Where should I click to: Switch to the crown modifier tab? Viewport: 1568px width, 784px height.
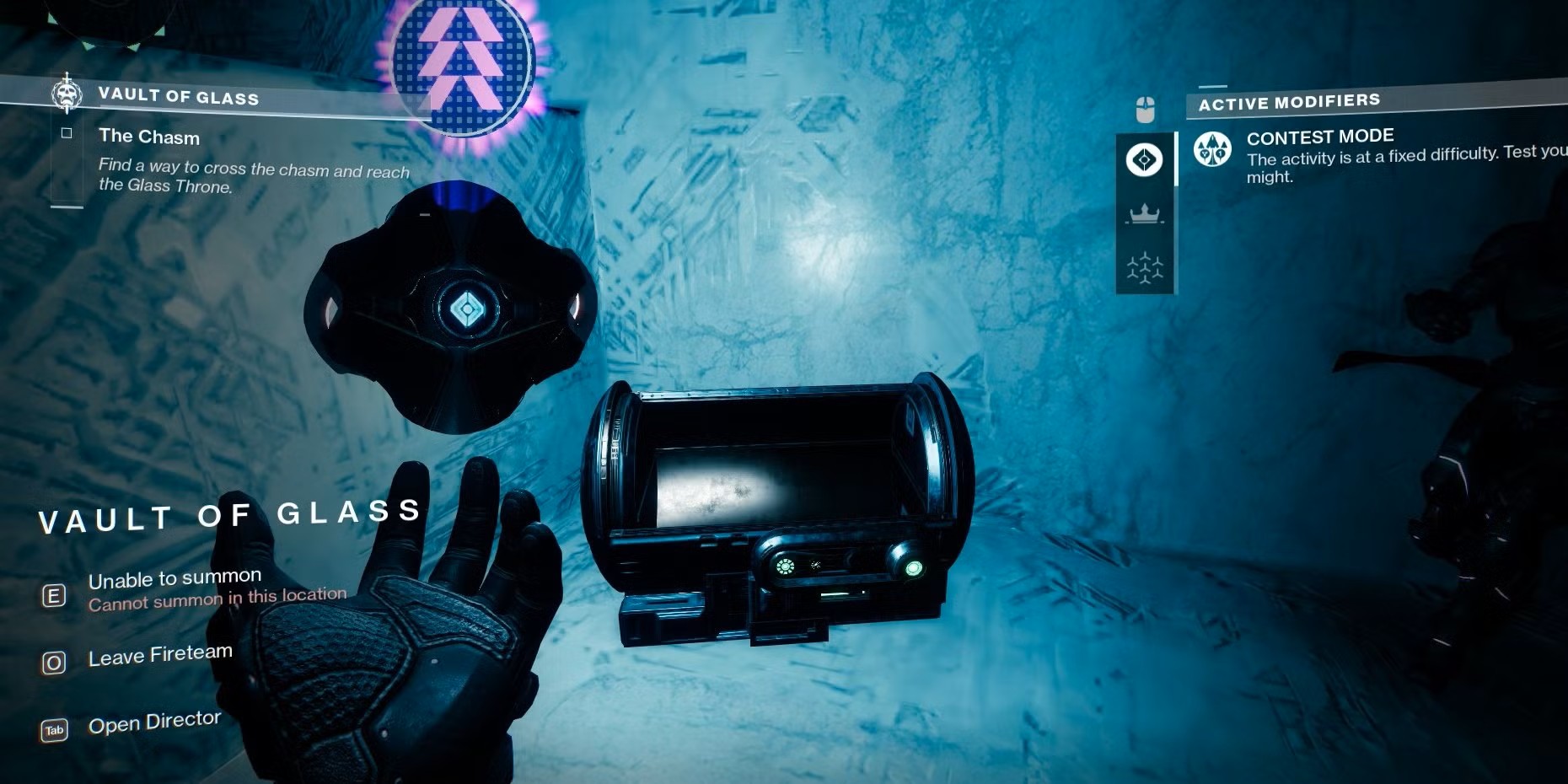(x=1144, y=213)
